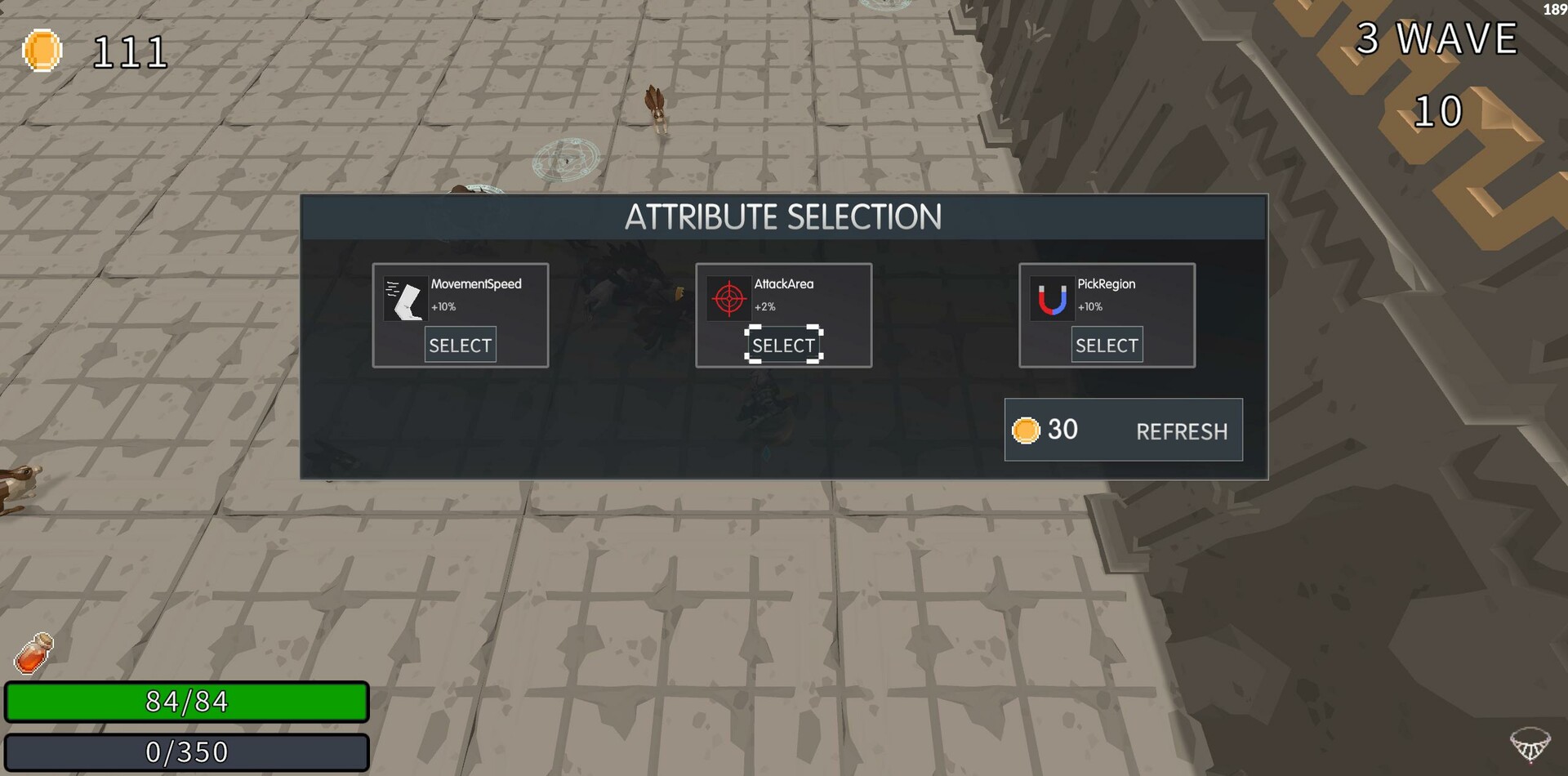1568x776 pixels.
Task: Click the coin icon inside the Refresh panel
Action: click(x=1027, y=430)
